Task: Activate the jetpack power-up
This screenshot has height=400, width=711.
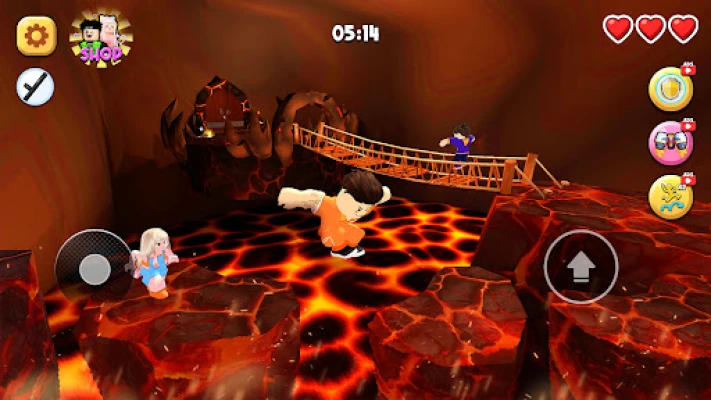Action: click(x=670, y=143)
